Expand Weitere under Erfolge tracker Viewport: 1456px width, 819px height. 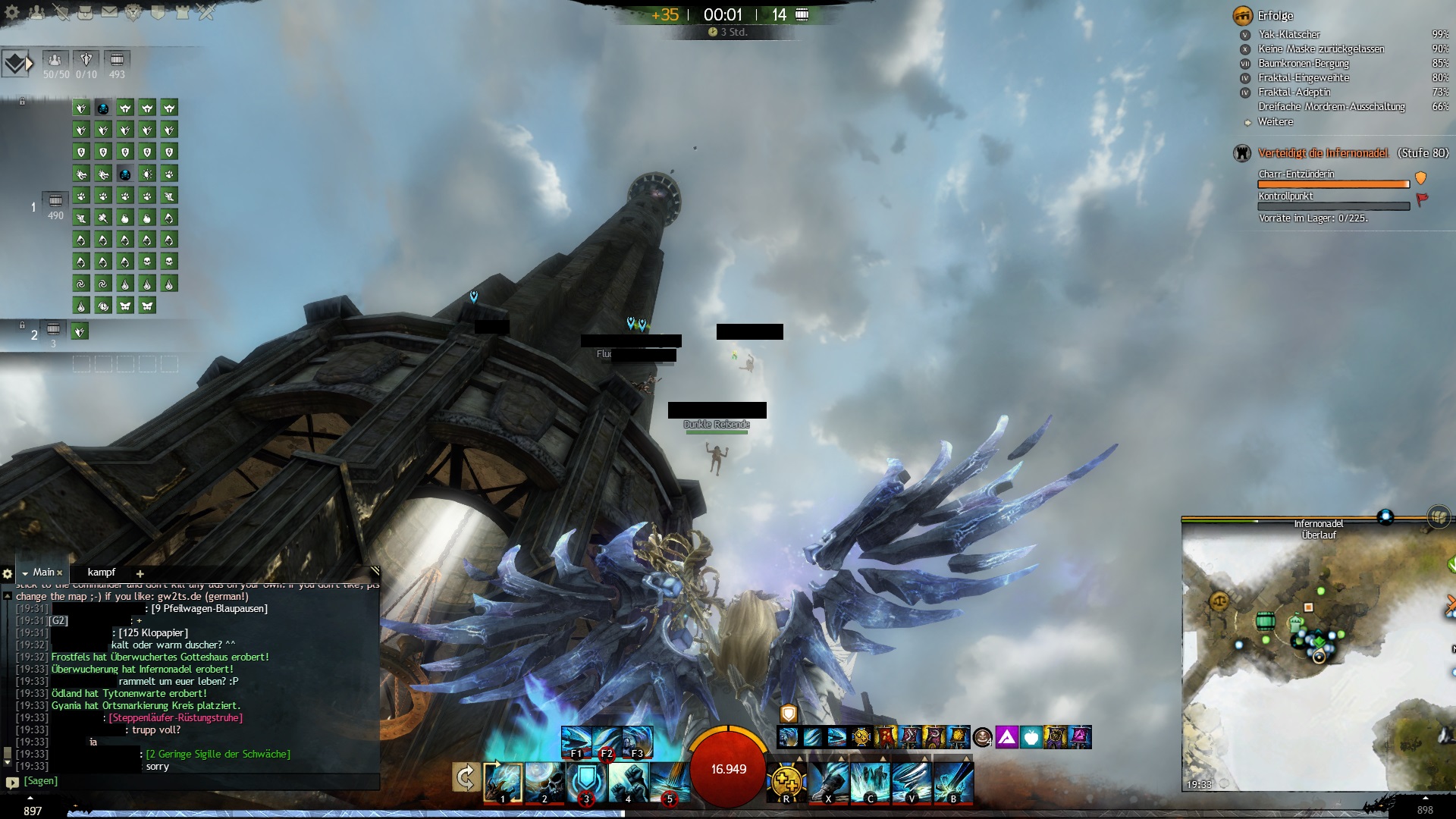[x=1276, y=121]
